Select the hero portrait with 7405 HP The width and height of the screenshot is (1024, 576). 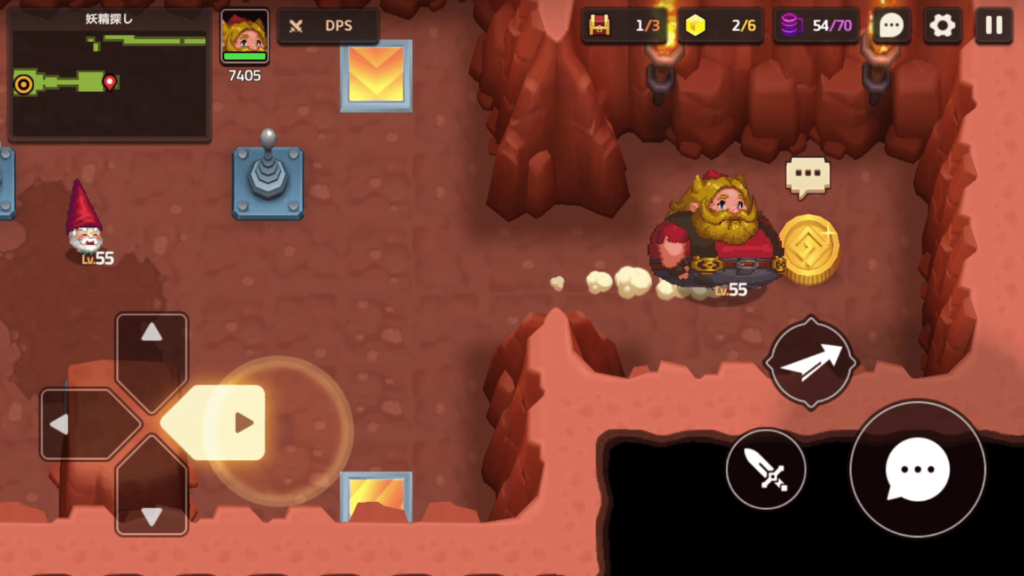(x=245, y=37)
